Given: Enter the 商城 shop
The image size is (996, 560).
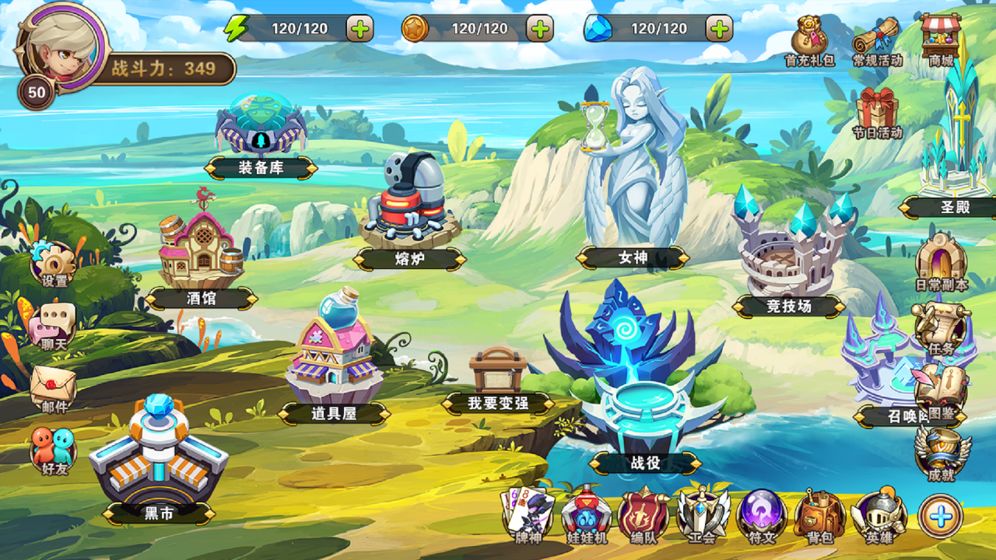Looking at the screenshot, I should tap(941, 38).
